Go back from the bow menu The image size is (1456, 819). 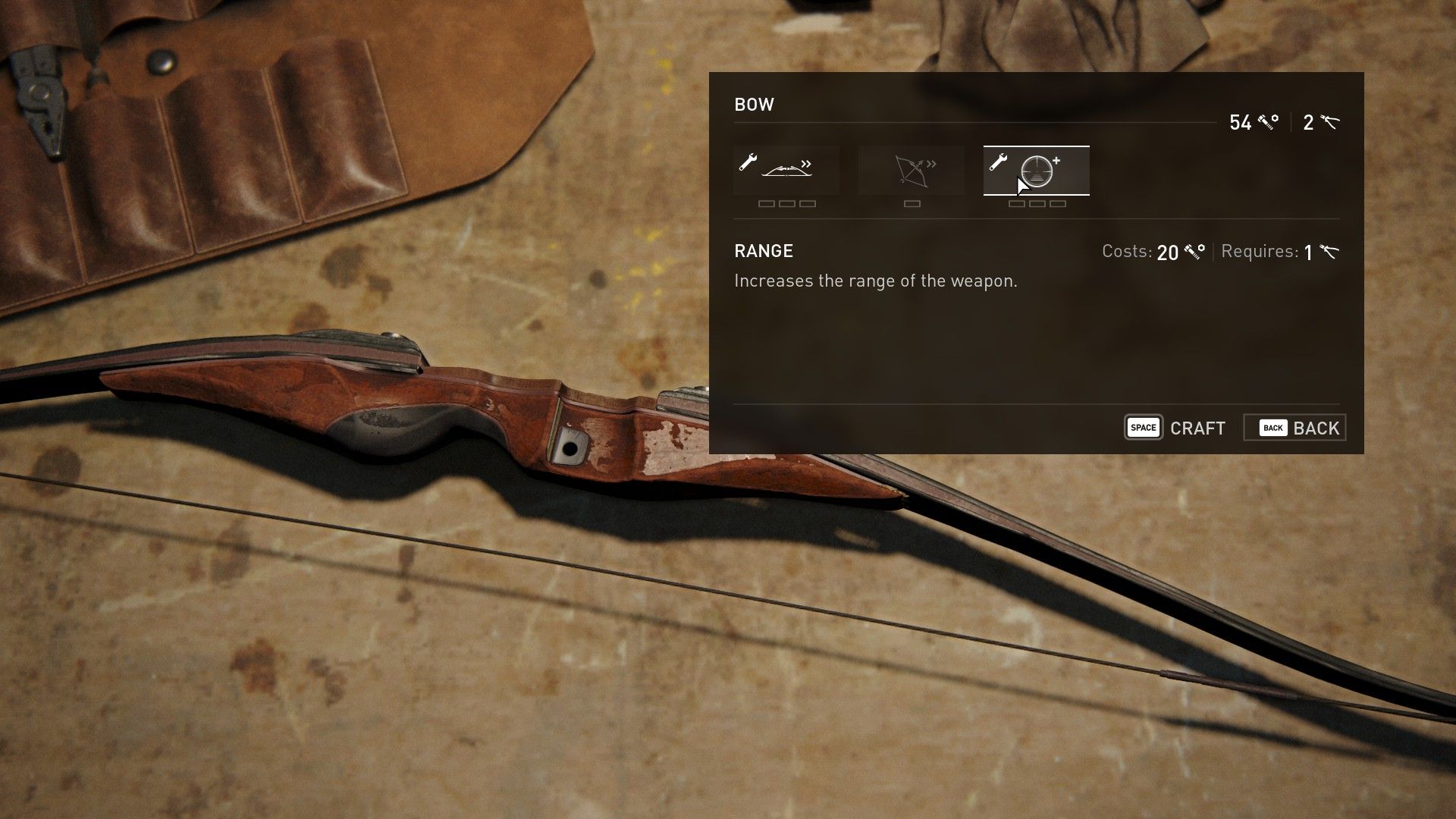pyautogui.click(x=1294, y=428)
